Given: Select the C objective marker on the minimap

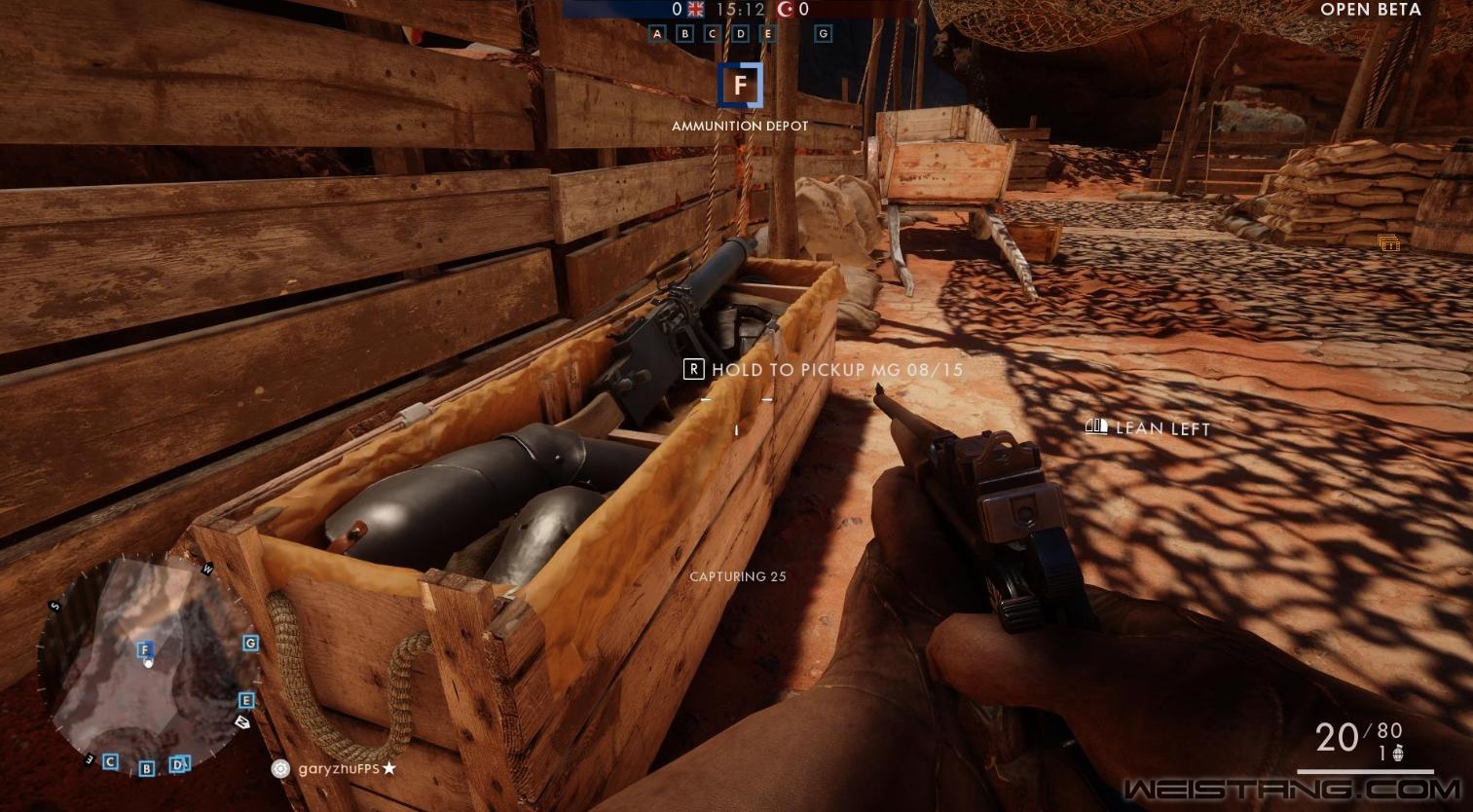Looking at the screenshot, I should click(x=111, y=761).
